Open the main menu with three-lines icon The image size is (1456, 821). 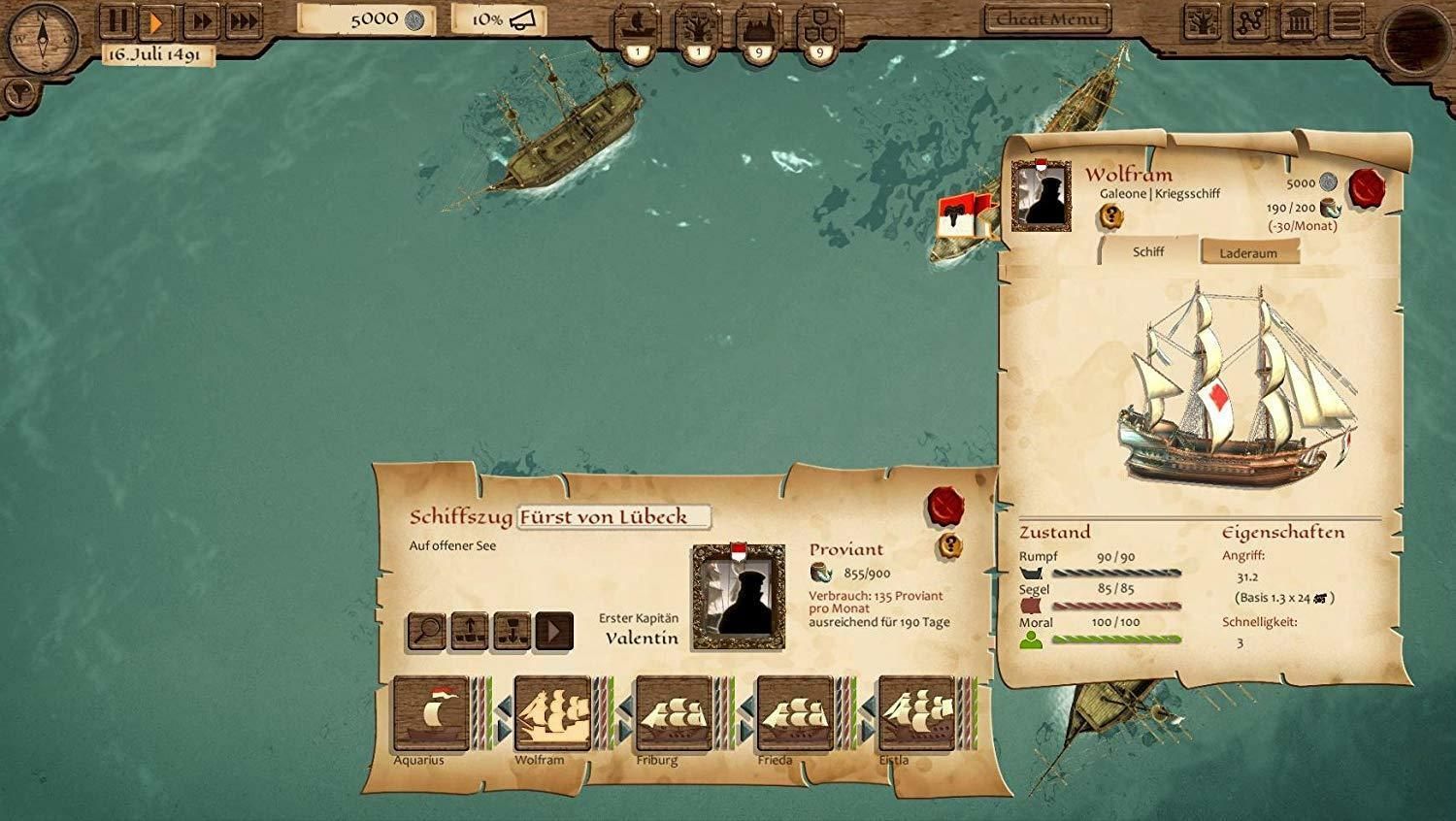pyautogui.click(x=1346, y=21)
